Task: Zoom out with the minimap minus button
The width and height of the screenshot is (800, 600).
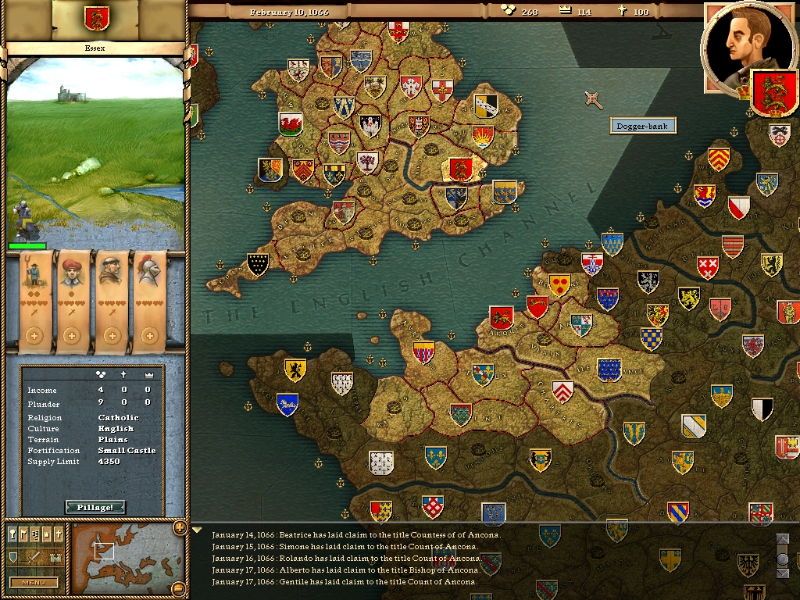Action: 179,590
